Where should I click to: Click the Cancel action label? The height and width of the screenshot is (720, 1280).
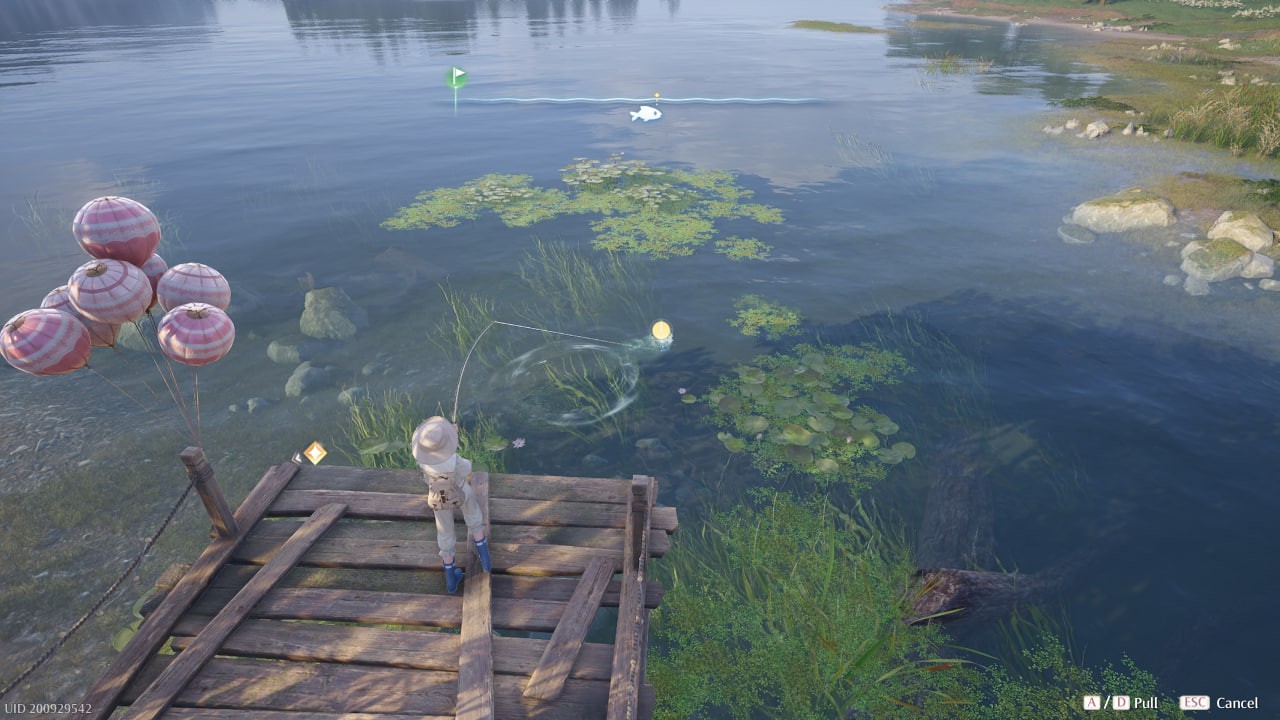point(1236,703)
